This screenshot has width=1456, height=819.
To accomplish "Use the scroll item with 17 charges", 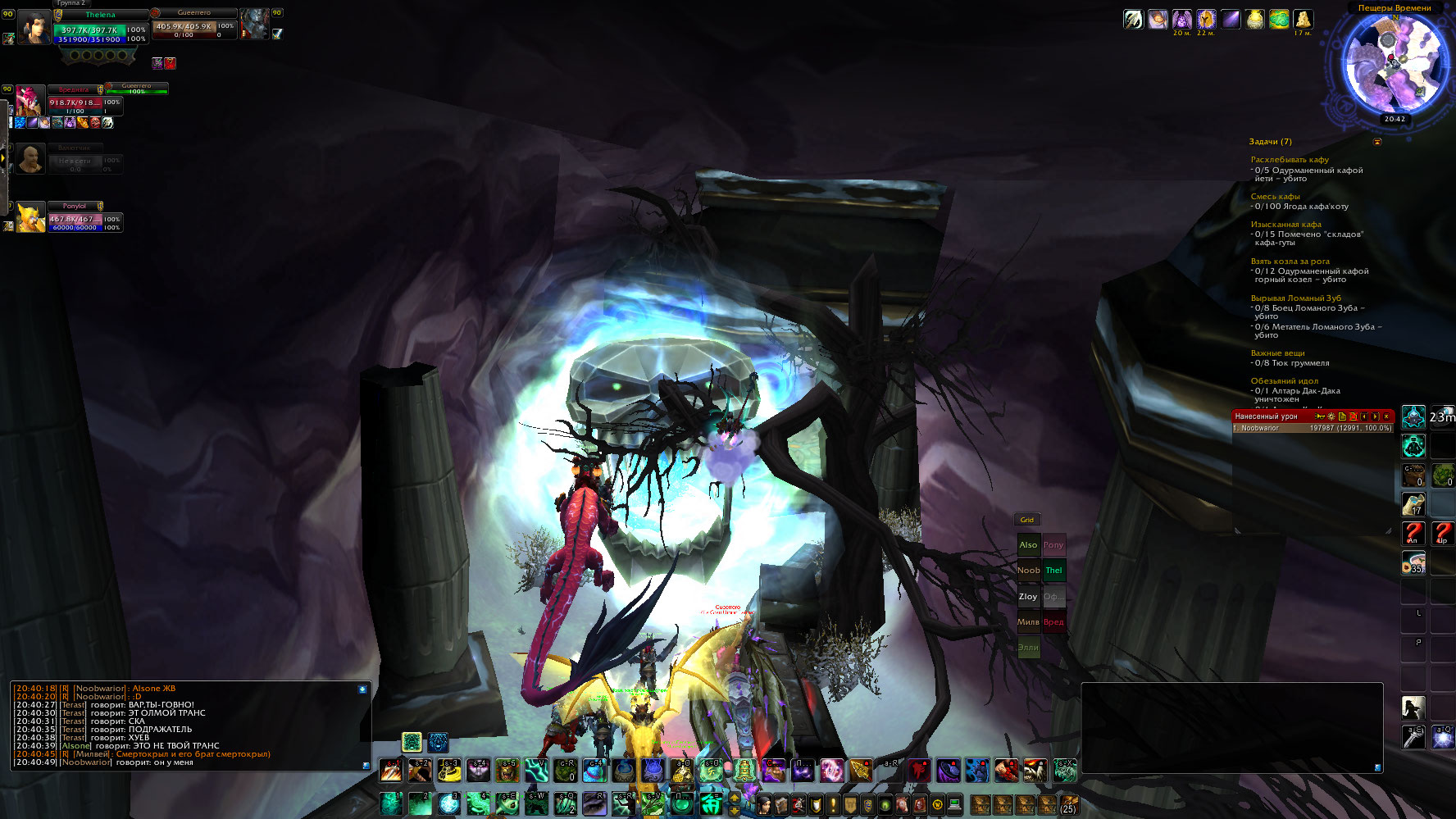I will coord(1413,503).
